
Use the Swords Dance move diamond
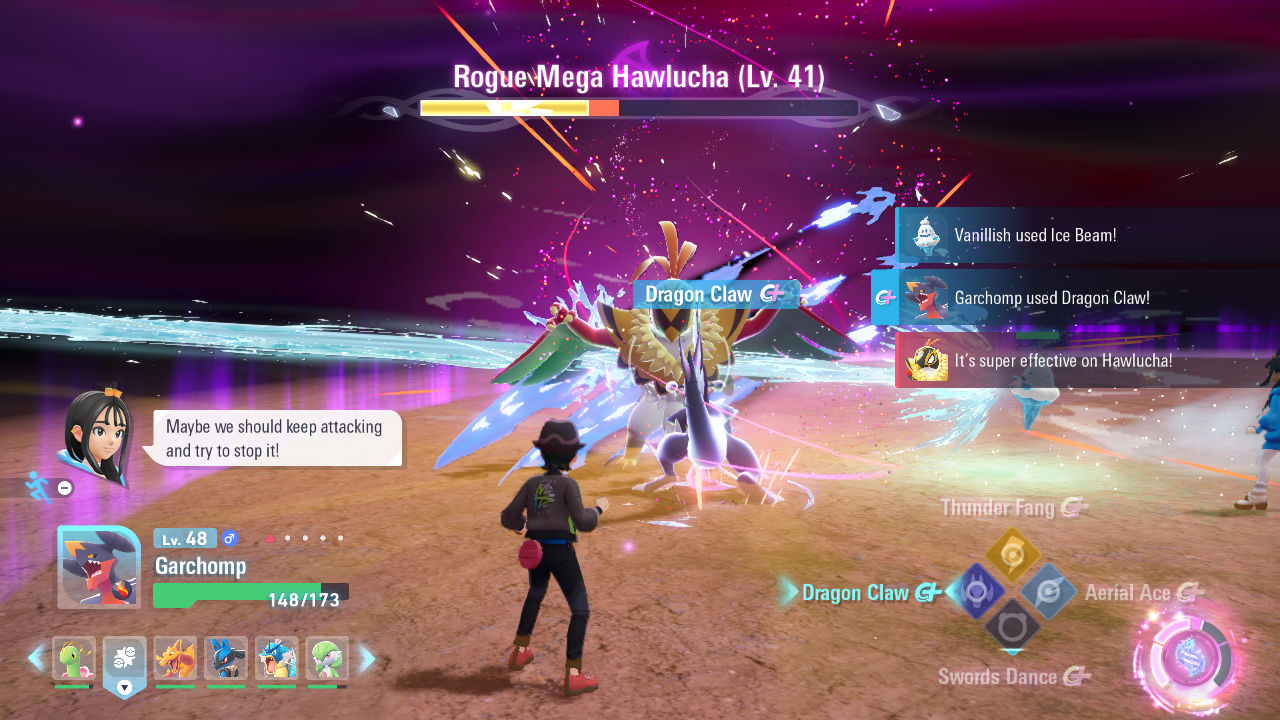click(1013, 626)
